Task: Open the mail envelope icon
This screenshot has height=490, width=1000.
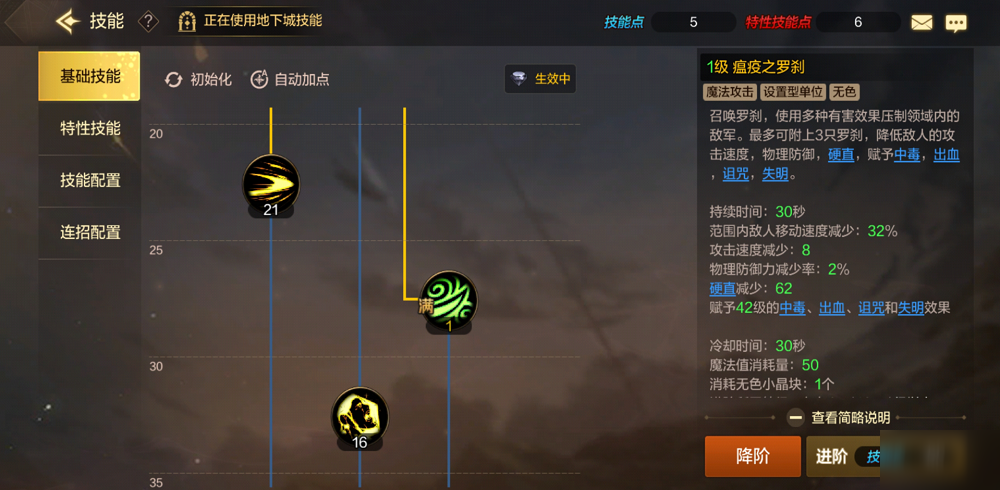Action: [921, 22]
